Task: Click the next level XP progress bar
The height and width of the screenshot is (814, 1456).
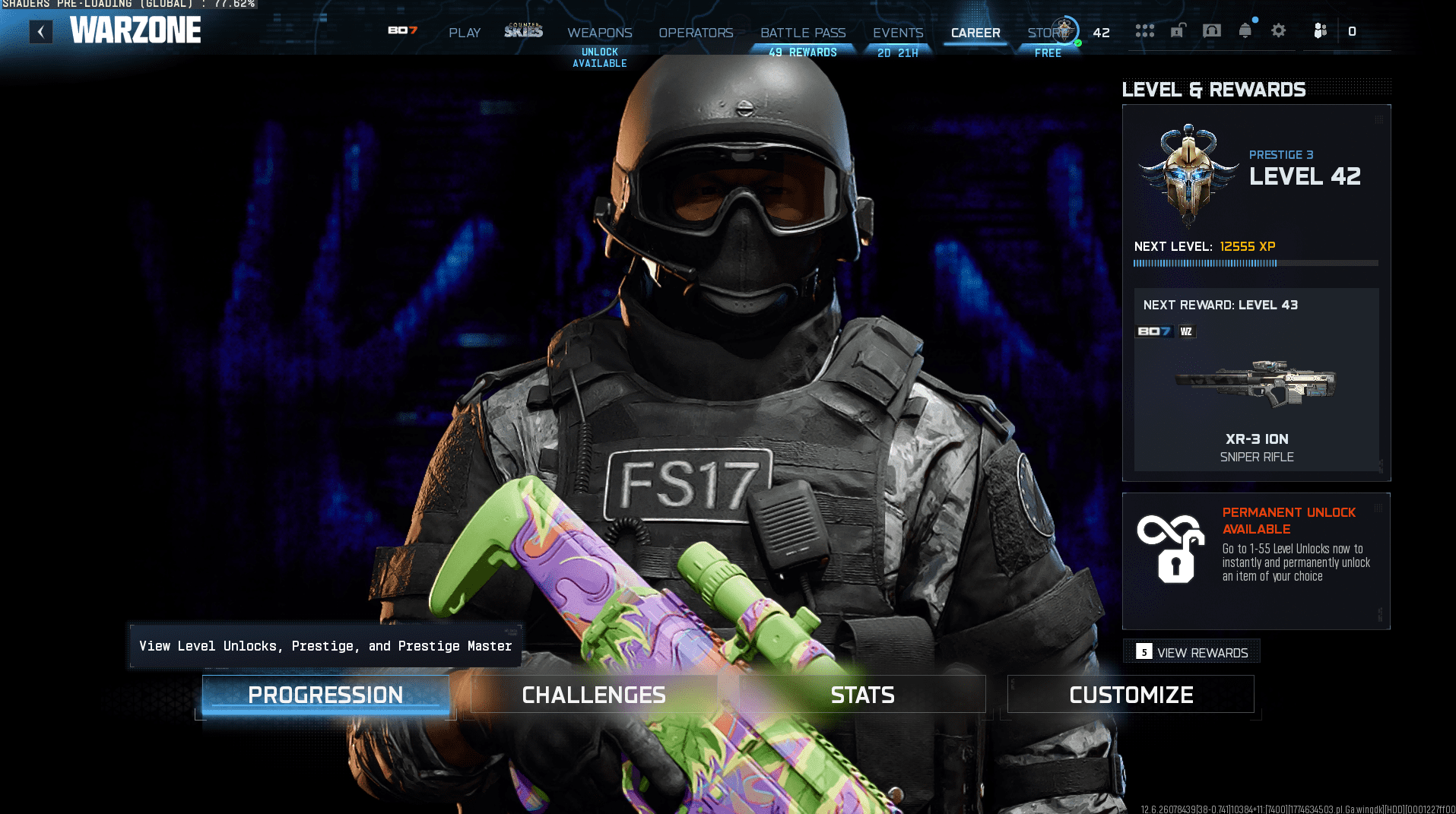Action: 1255,263
